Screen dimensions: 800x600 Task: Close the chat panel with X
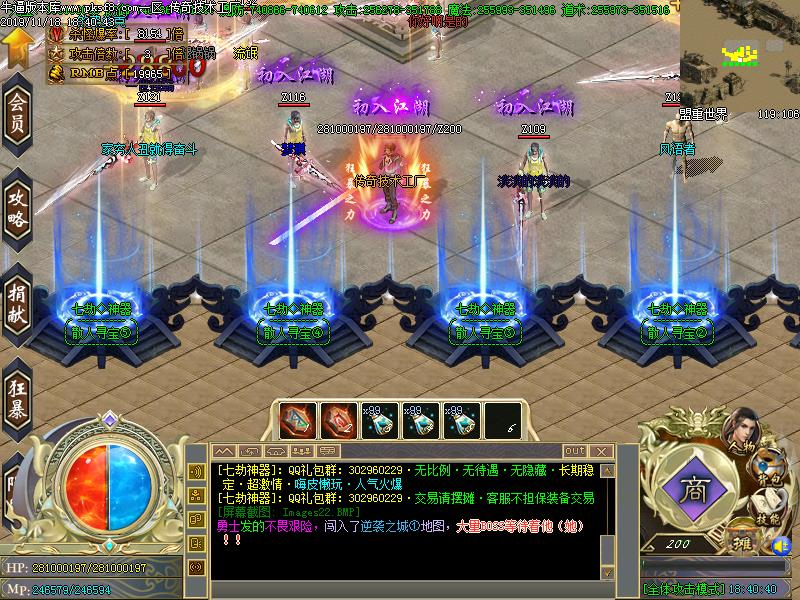coord(601,451)
